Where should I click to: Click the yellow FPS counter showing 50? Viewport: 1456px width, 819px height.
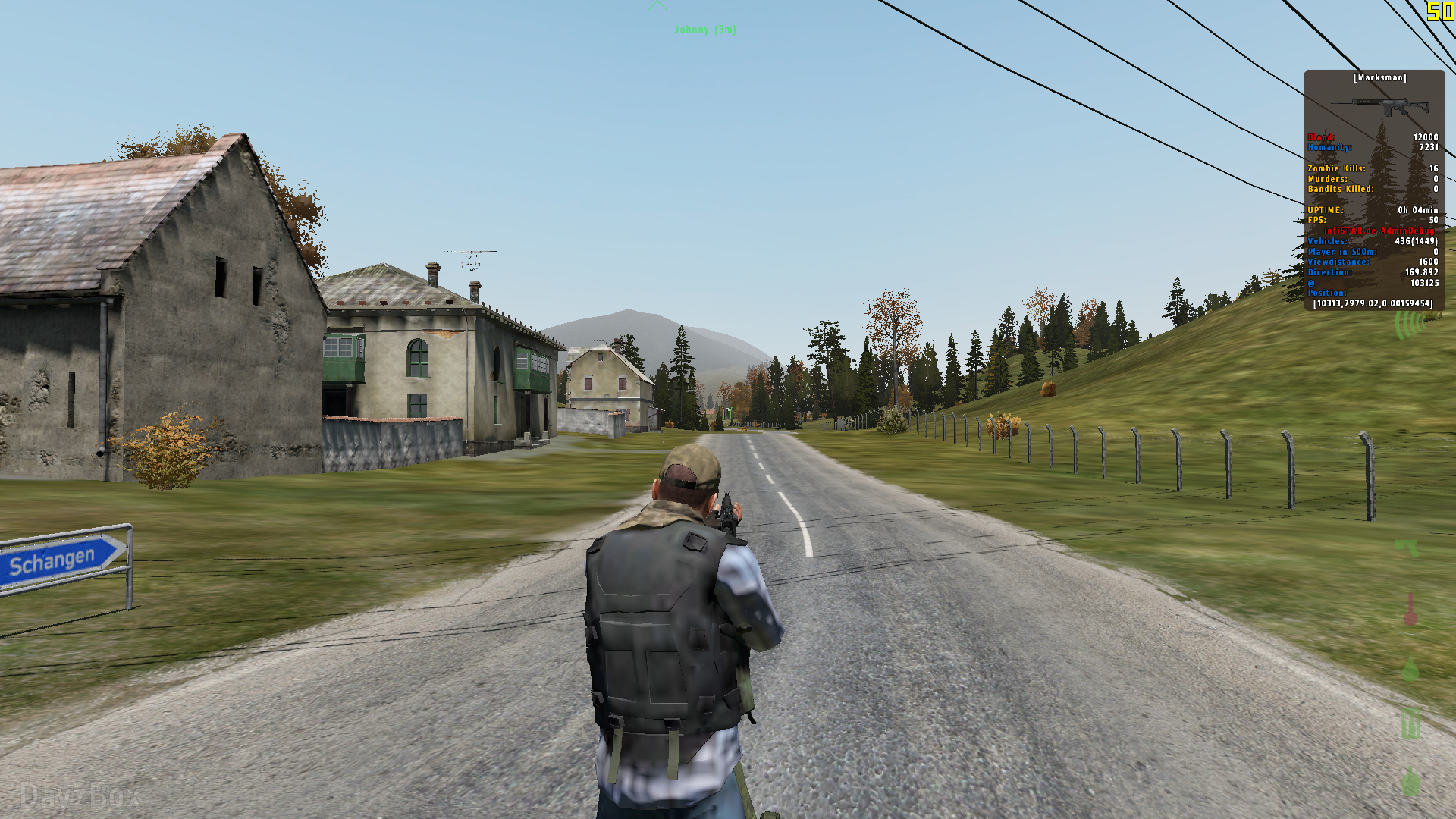pyautogui.click(x=1434, y=220)
